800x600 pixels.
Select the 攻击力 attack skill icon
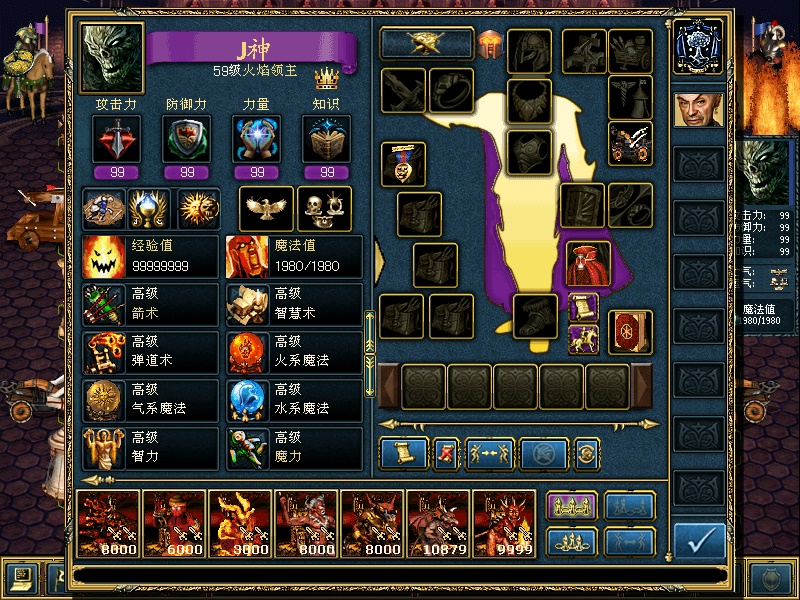[x=116, y=139]
